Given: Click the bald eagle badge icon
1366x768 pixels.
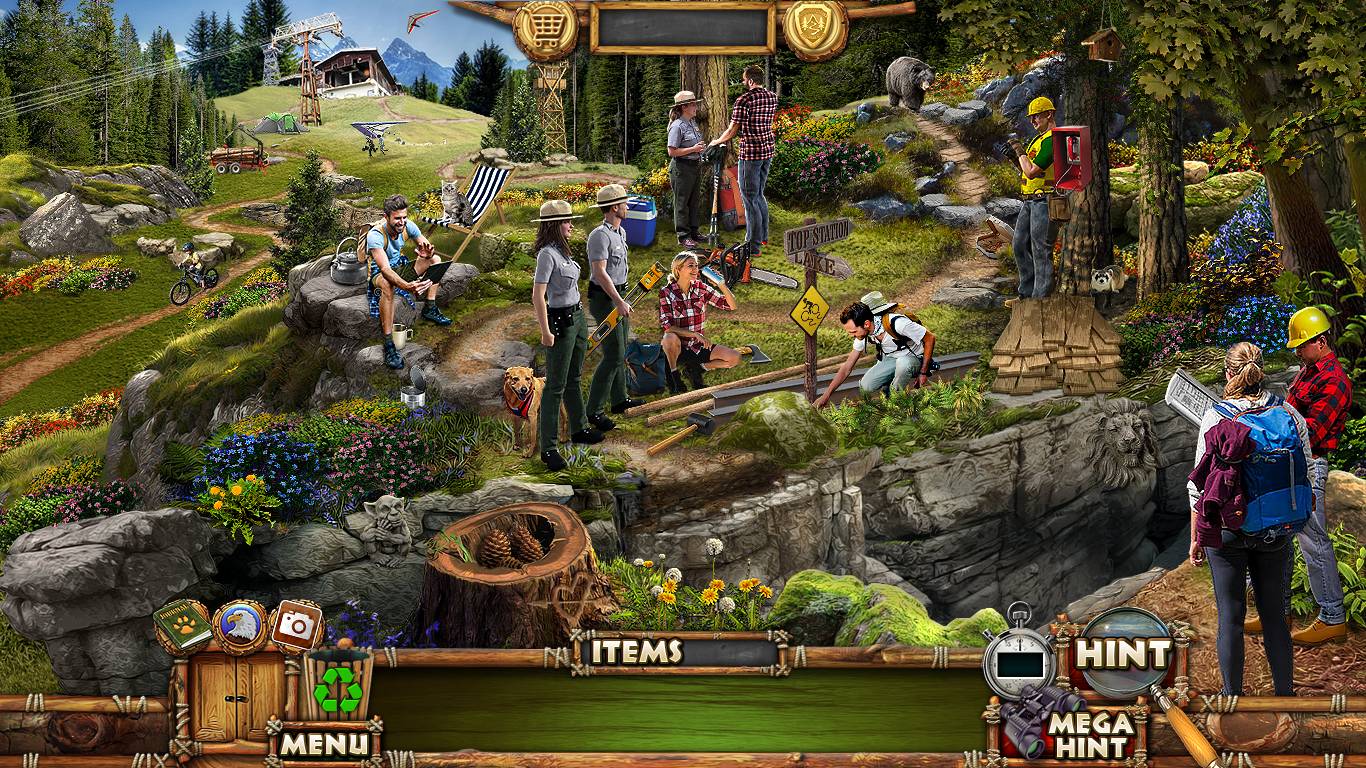Looking at the screenshot, I should coord(240,626).
